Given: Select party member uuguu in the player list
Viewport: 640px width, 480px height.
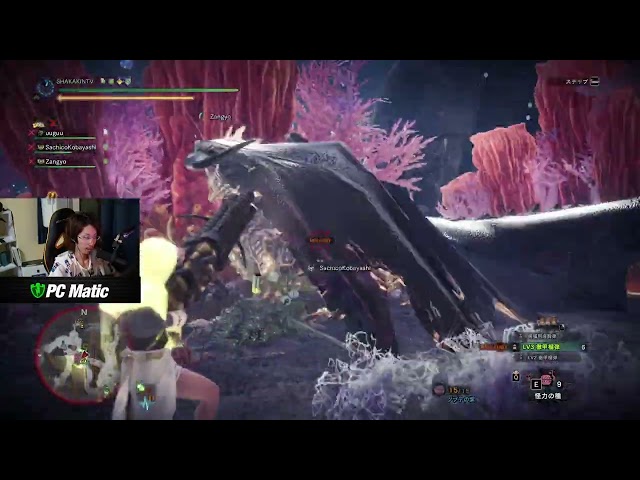Looking at the screenshot, I should pos(56,132).
